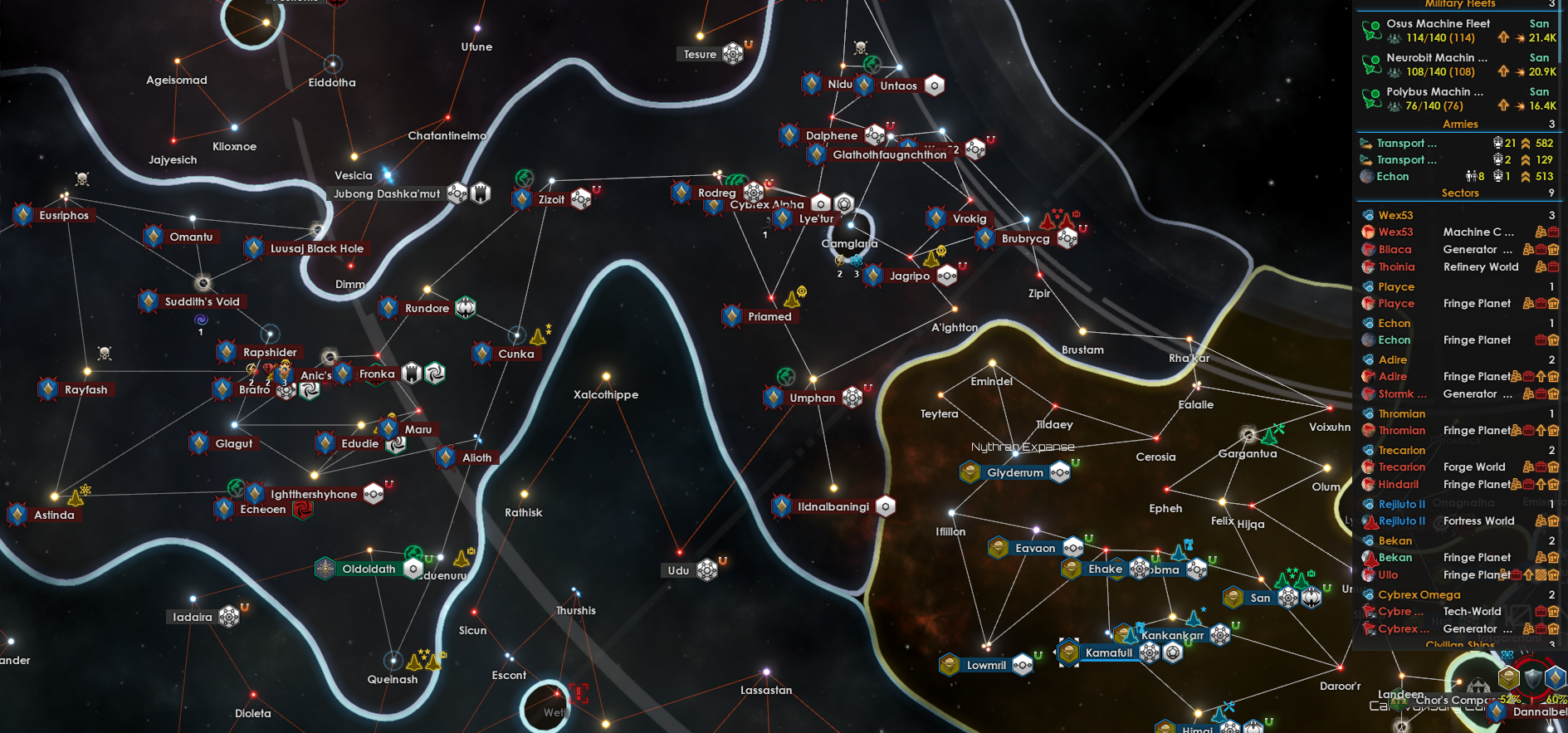Collapse the Sectors section in the outliner
The width and height of the screenshot is (1568, 733).
[1460, 193]
